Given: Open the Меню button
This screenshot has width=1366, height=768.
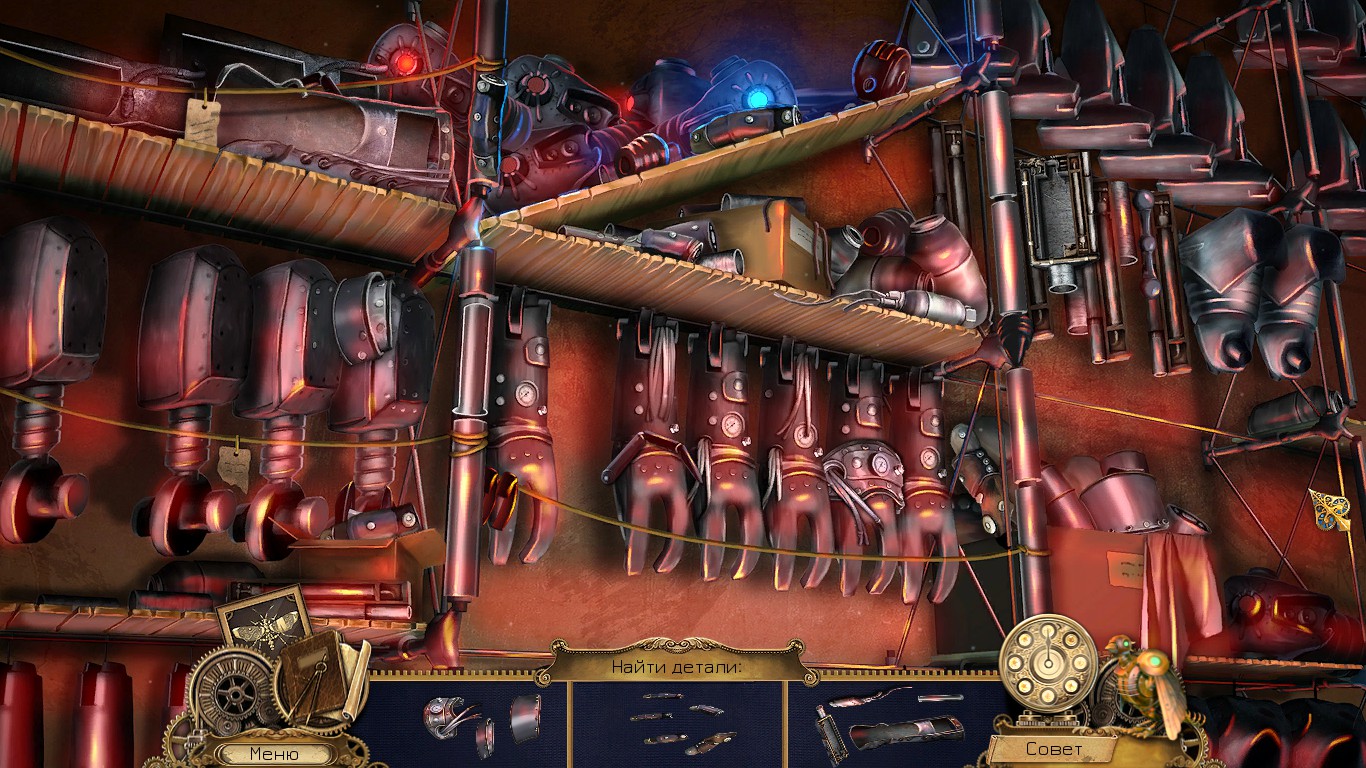Looking at the screenshot, I should [x=274, y=754].
